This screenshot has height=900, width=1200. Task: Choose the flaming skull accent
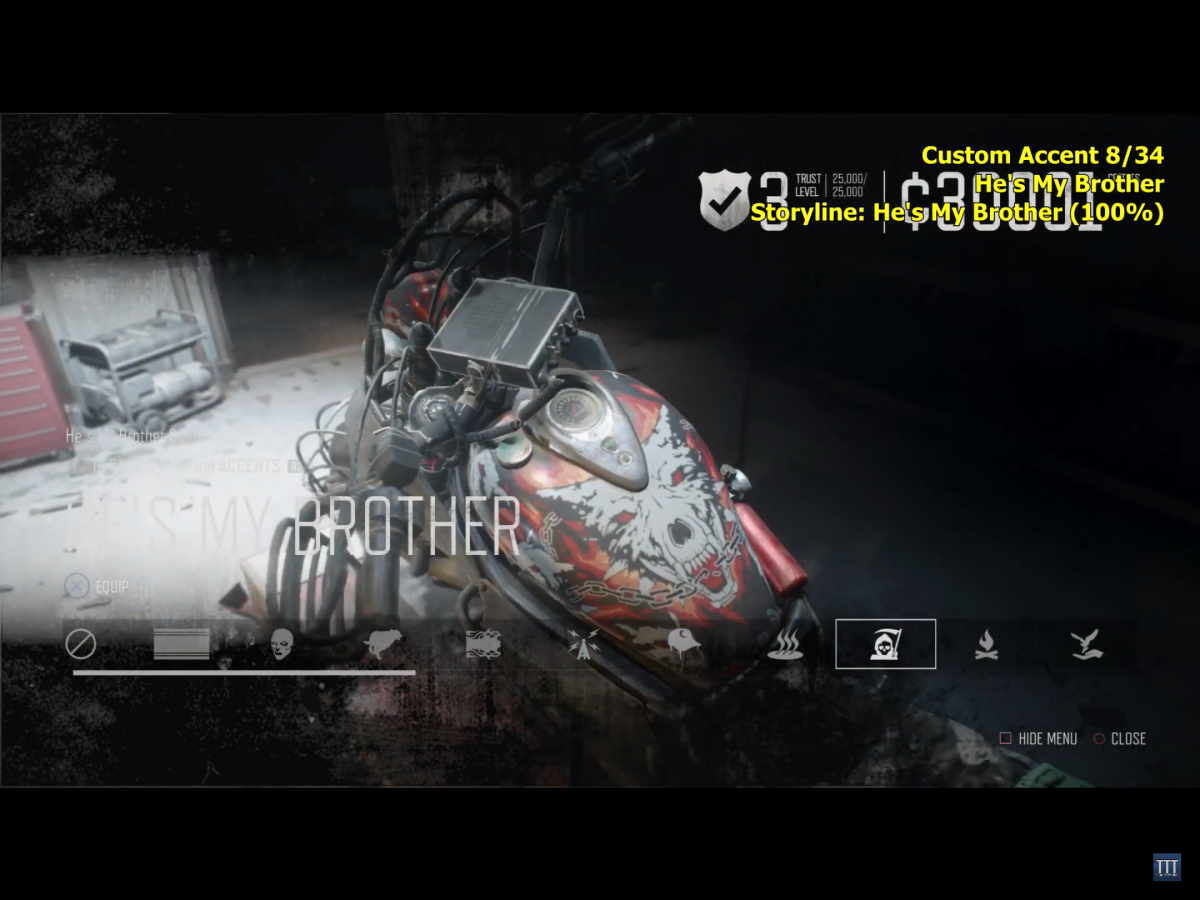tap(483, 644)
